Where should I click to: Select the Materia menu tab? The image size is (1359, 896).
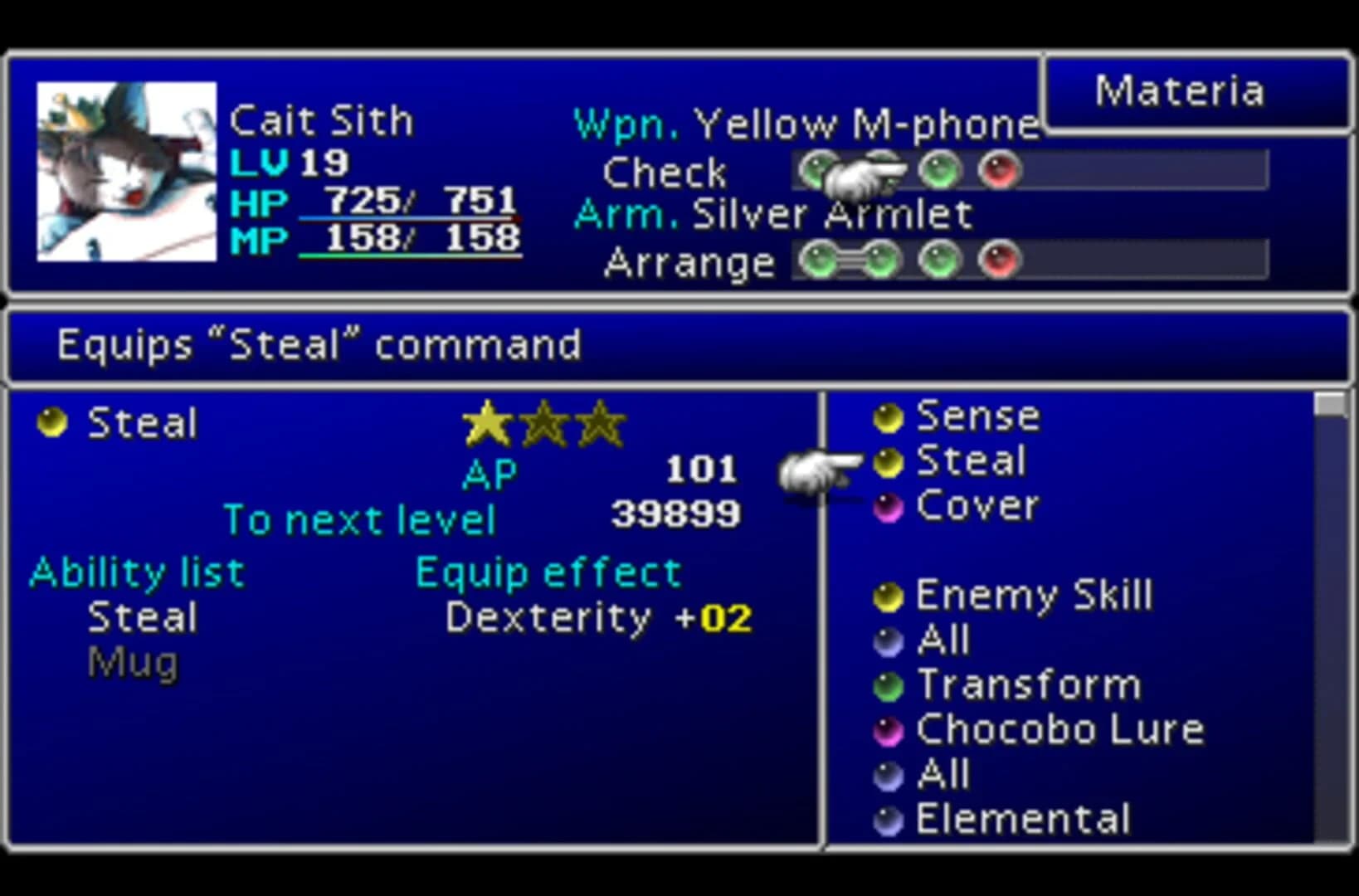coord(1179,90)
